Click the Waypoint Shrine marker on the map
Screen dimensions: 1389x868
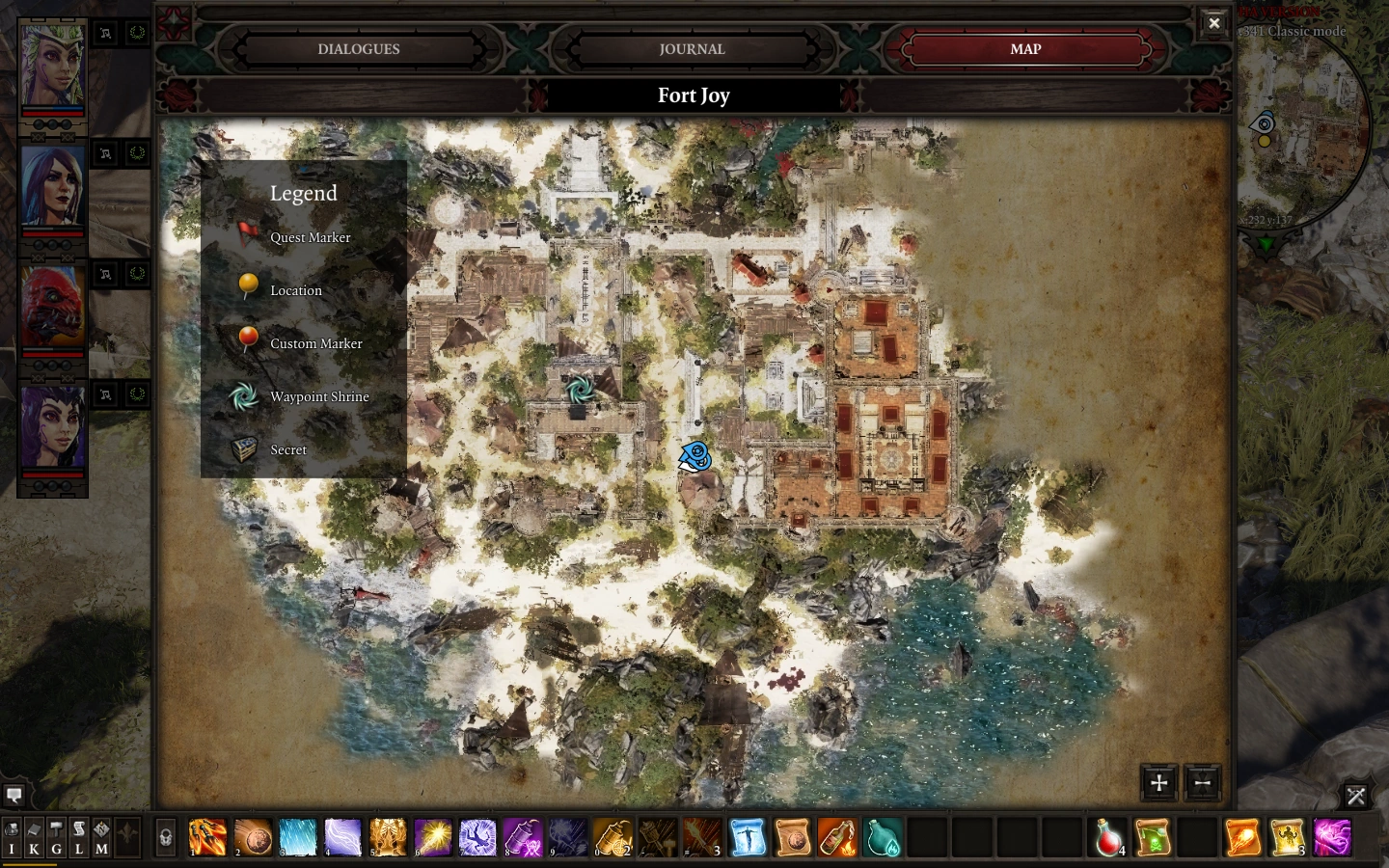tap(580, 389)
